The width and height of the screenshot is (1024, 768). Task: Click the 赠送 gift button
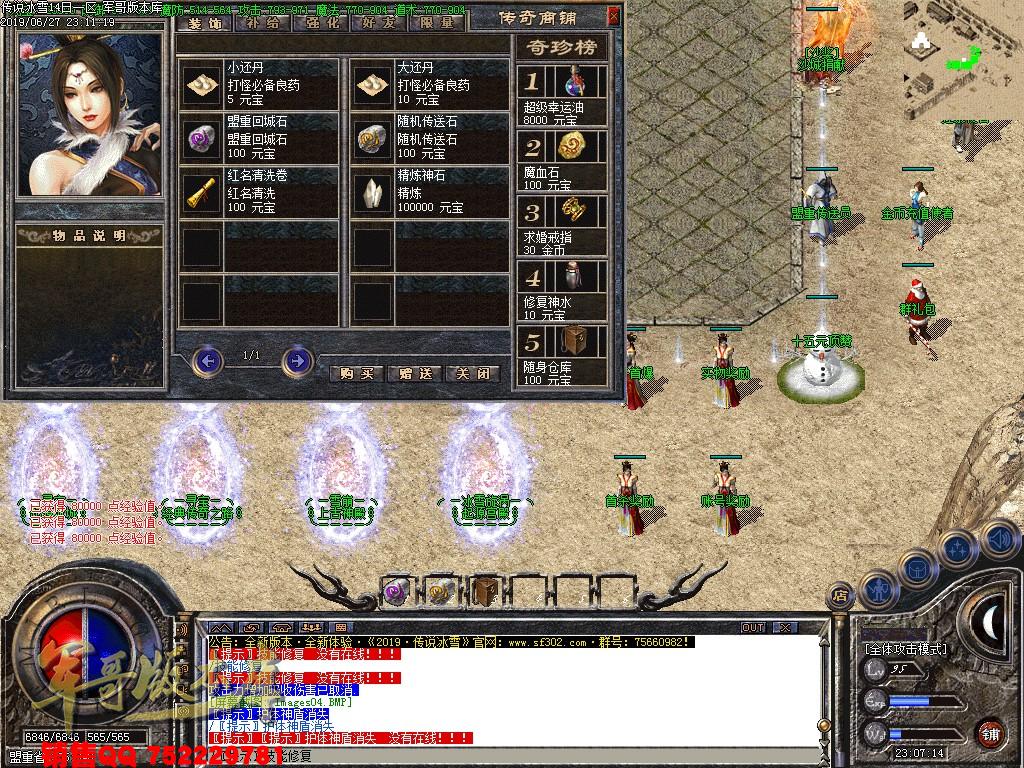point(414,373)
